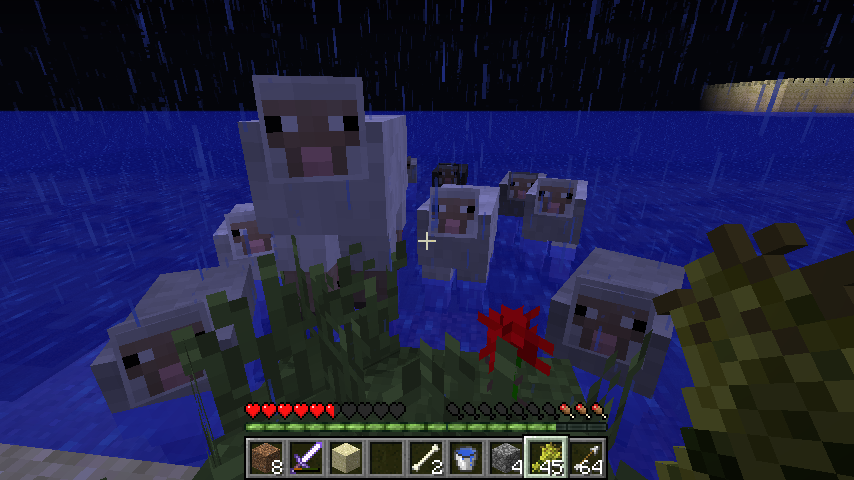Equip the enchanted sword from the hotbar
Screen dimensions: 854x480
(306, 457)
